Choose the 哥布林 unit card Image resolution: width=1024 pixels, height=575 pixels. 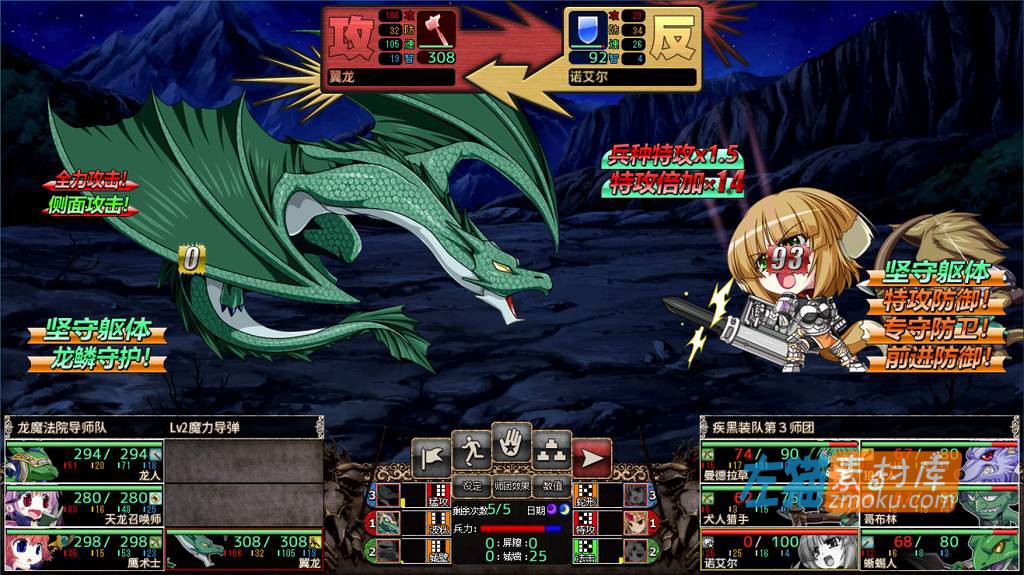938,507
